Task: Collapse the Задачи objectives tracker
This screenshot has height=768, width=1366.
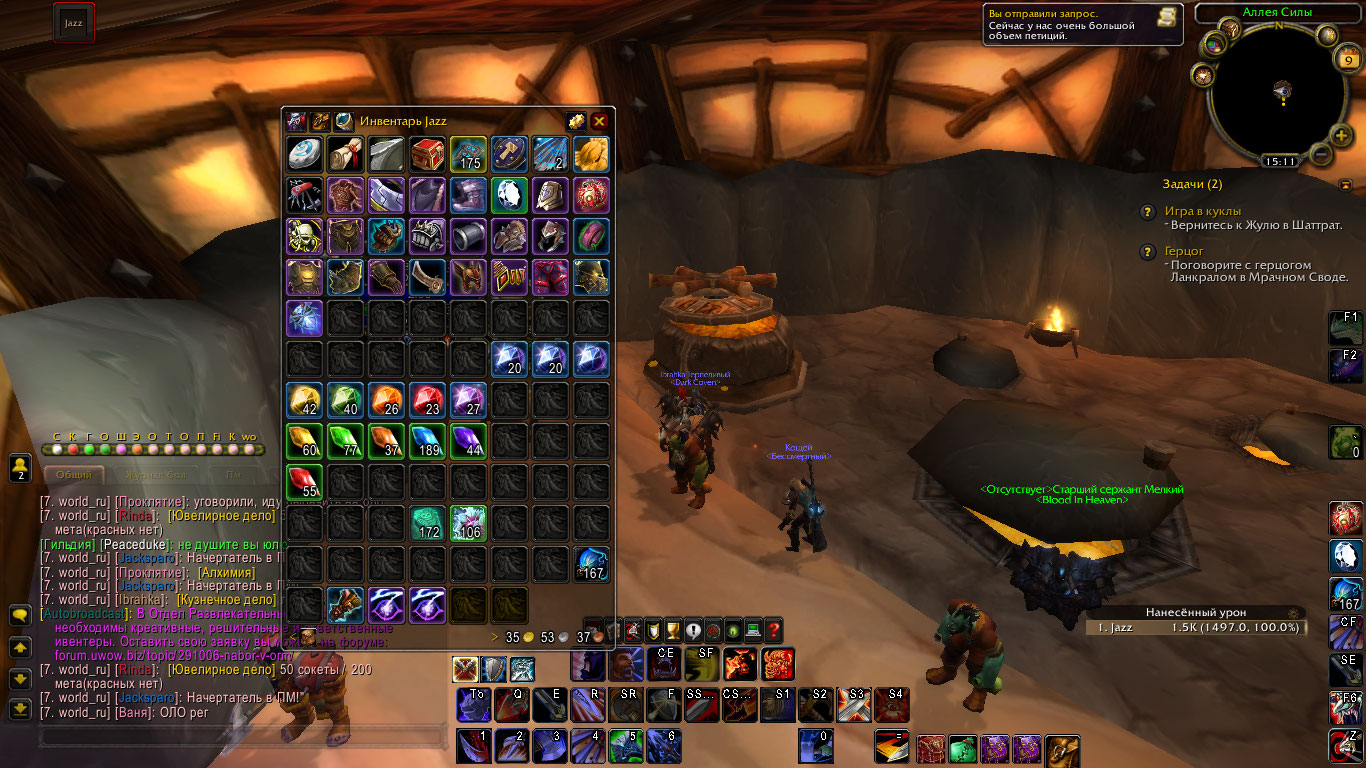Action: tap(1345, 184)
